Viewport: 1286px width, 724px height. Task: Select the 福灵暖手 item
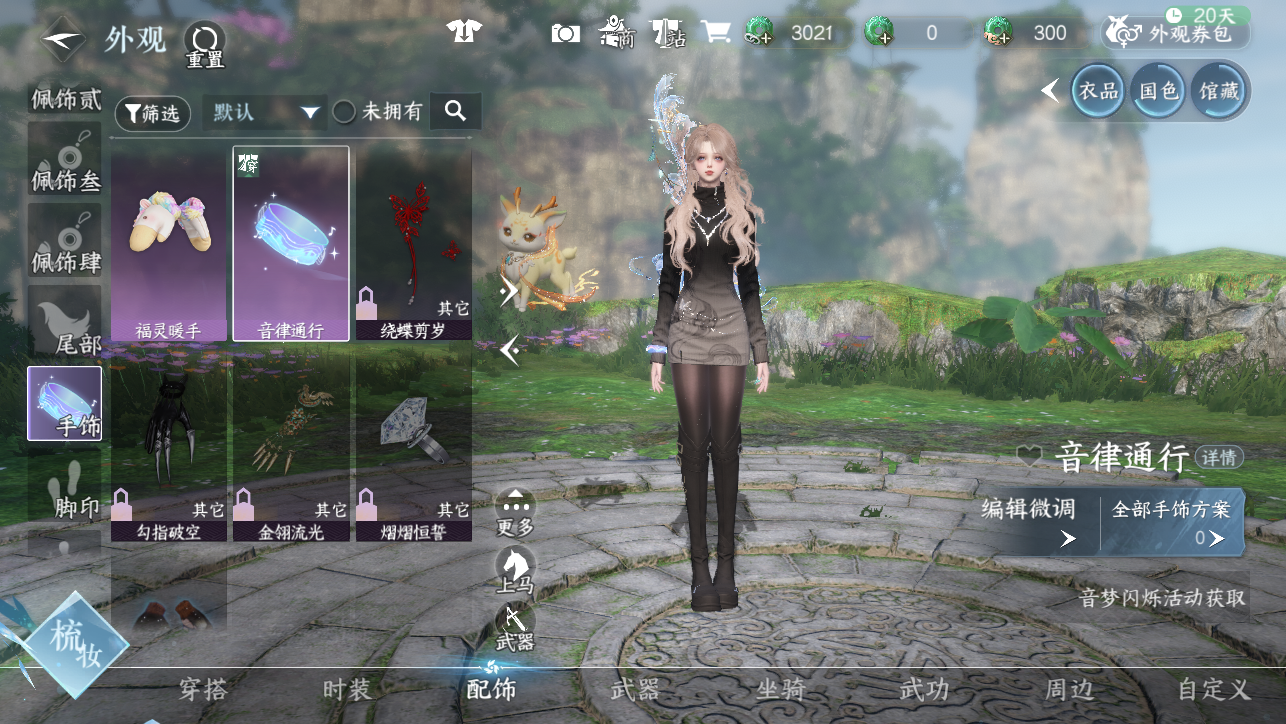168,245
